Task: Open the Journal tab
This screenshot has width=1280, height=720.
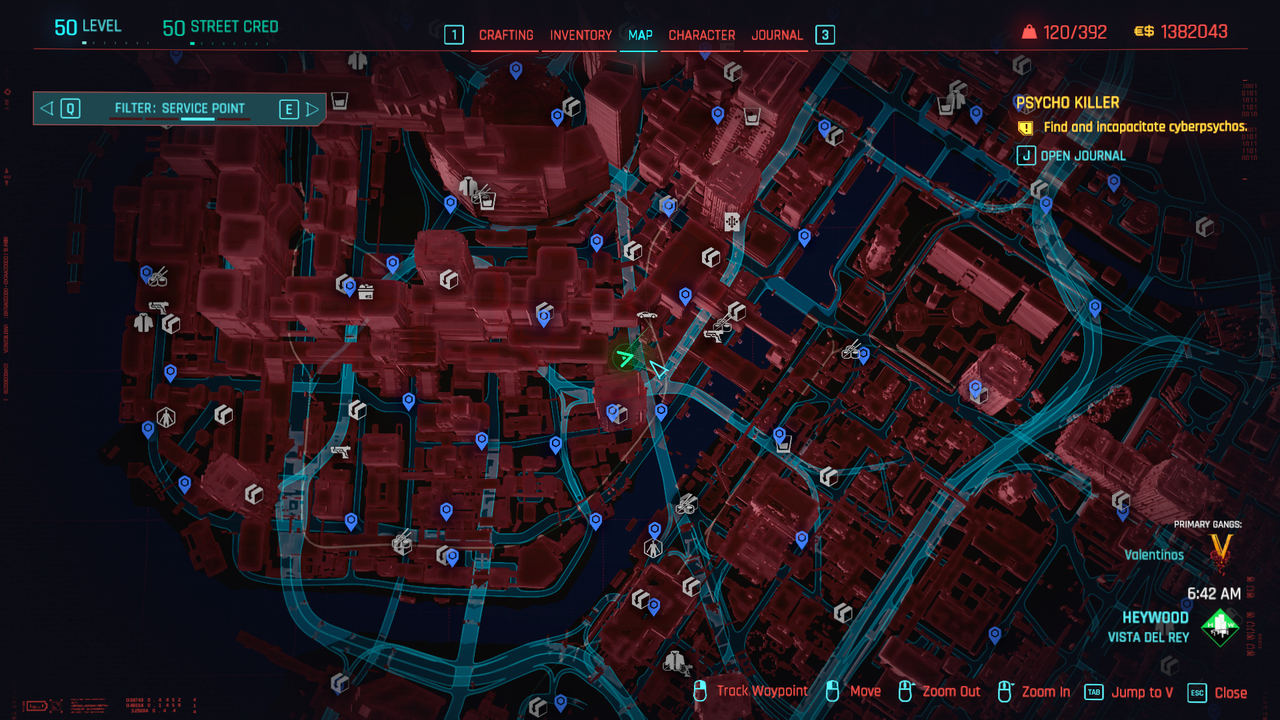Action: tap(777, 35)
